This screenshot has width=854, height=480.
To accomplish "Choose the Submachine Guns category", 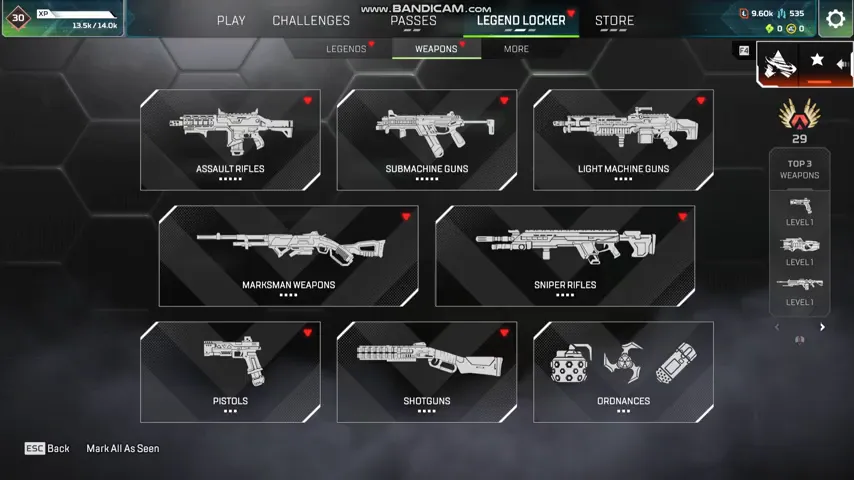I will tap(427, 140).
